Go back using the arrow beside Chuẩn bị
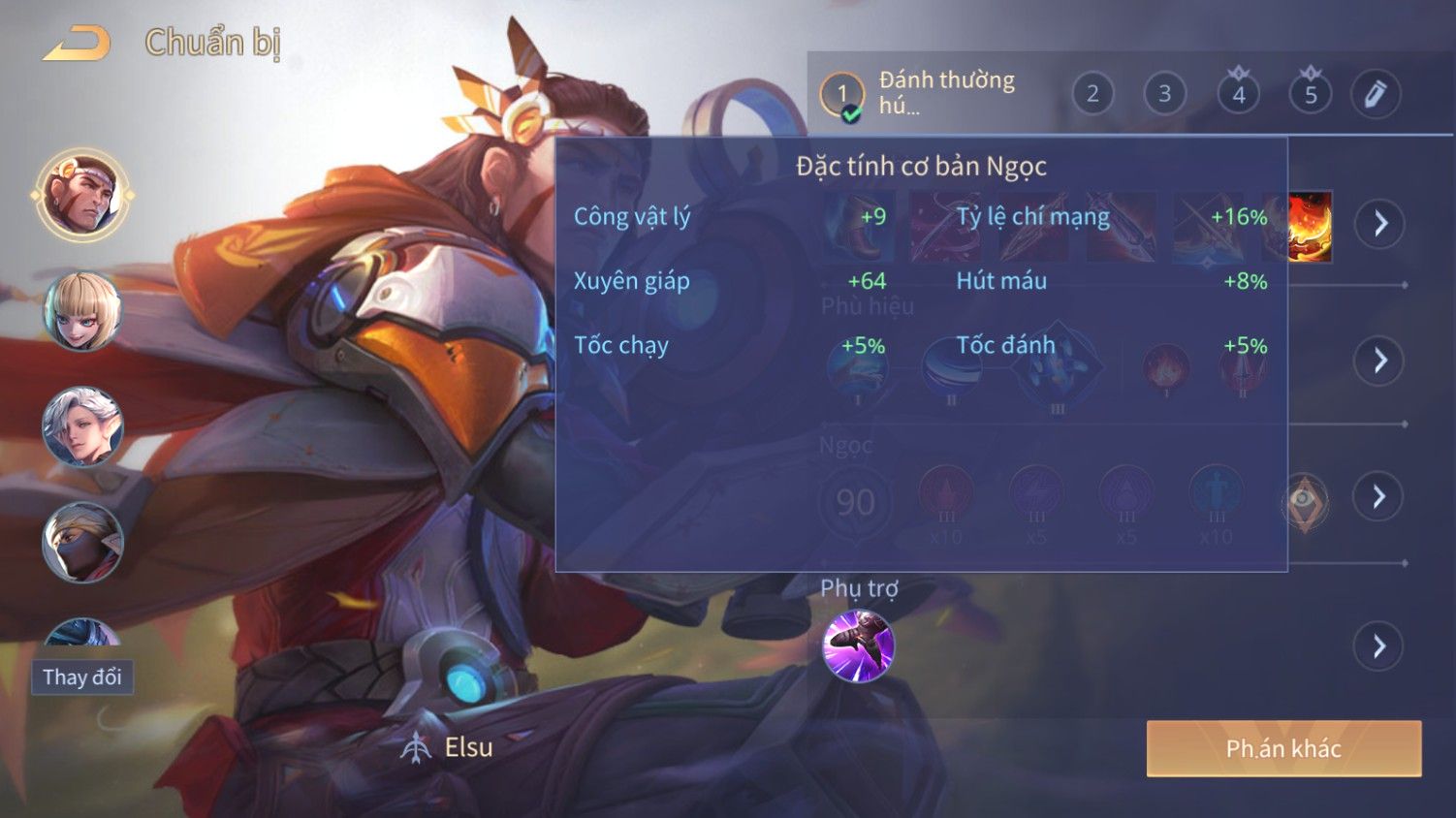The image size is (1456, 818). (x=77, y=44)
